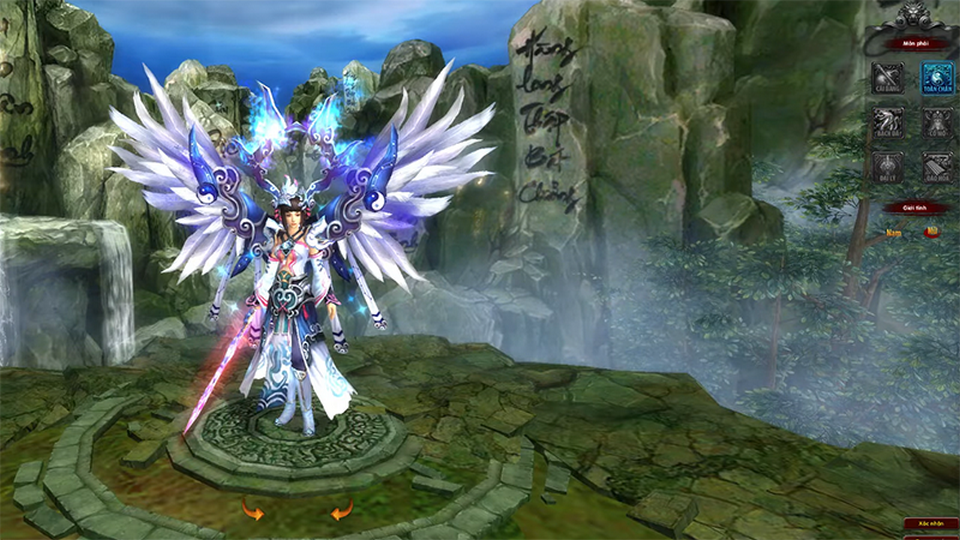Rotate character with the left orange arrow
Image resolution: width=960 pixels, height=540 pixels.
pyautogui.click(x=252, y=512)
